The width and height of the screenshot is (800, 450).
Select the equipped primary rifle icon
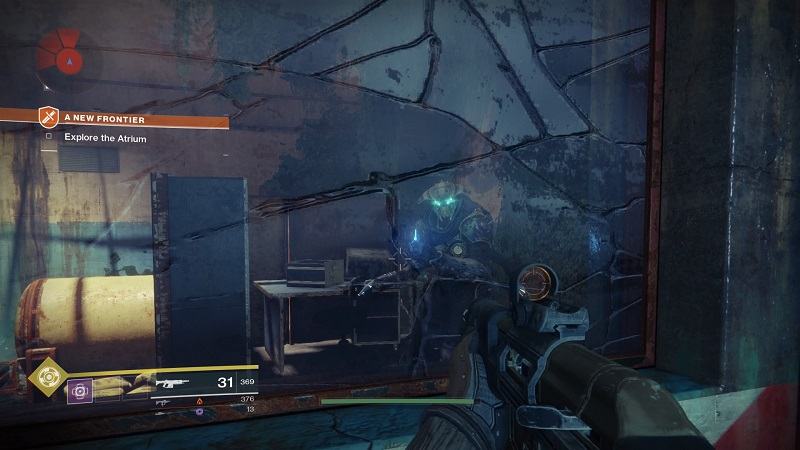[x=170, y=382]
